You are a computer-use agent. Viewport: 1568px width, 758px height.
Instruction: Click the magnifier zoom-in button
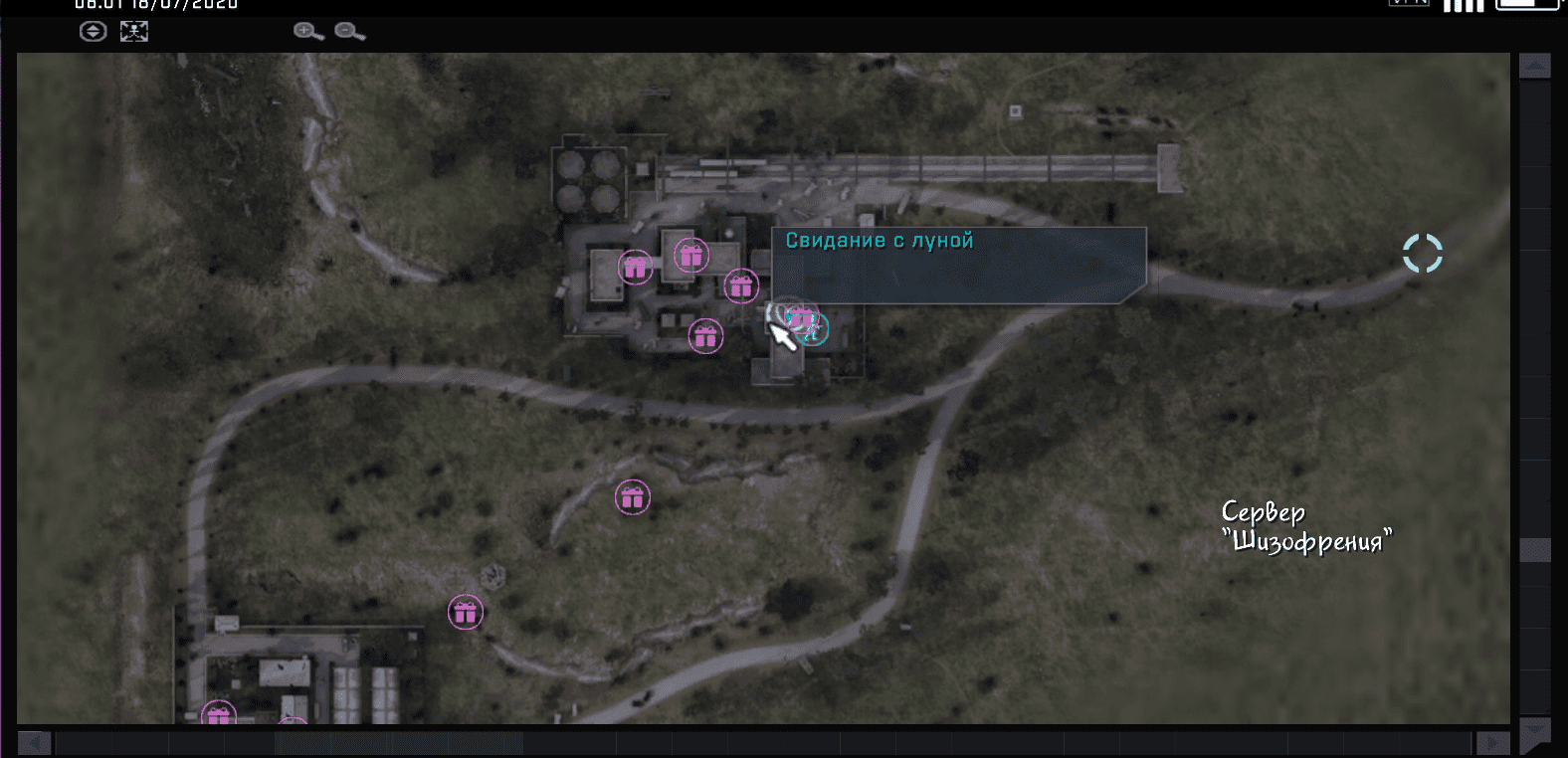pyautogui.click(x=307, y=32)
